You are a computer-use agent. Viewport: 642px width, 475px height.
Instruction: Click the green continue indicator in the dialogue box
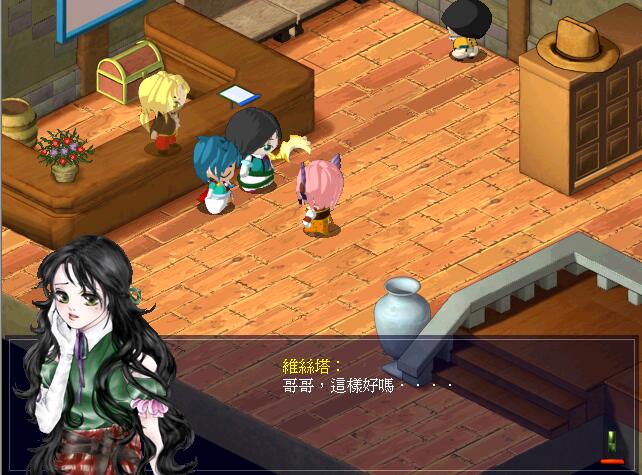(609, 439)
